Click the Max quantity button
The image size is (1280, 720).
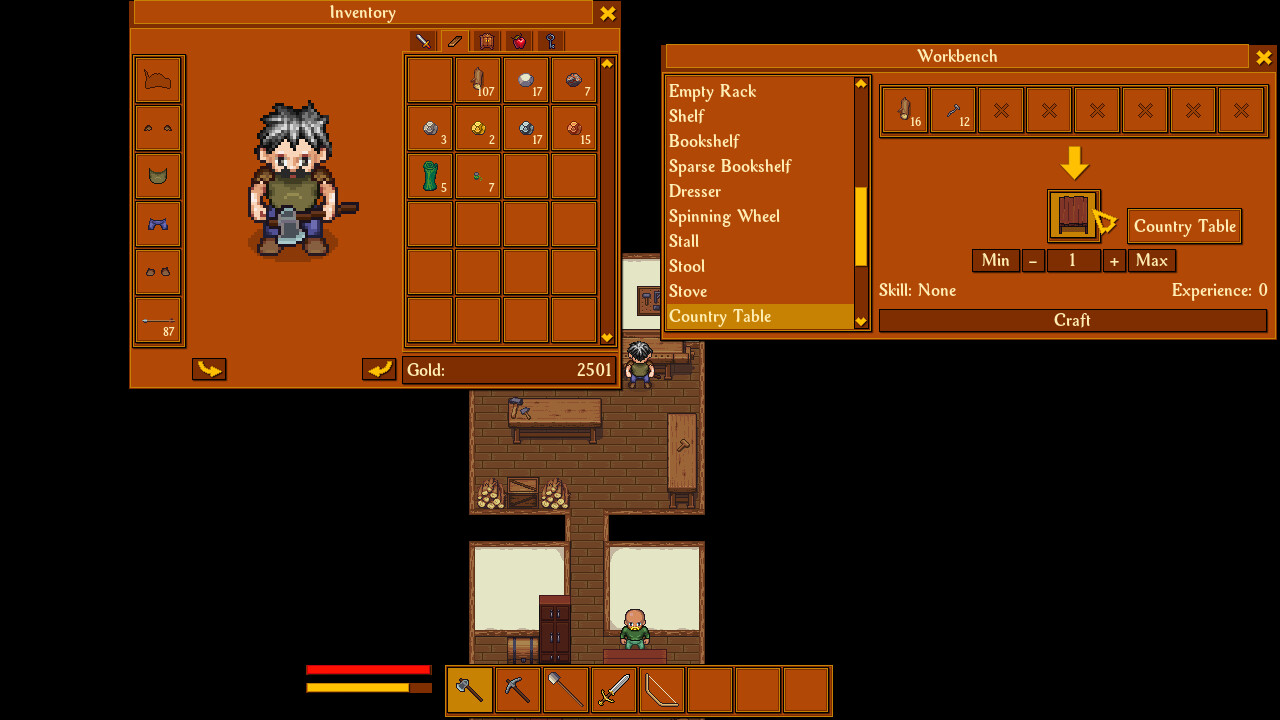coord(1151,260)
